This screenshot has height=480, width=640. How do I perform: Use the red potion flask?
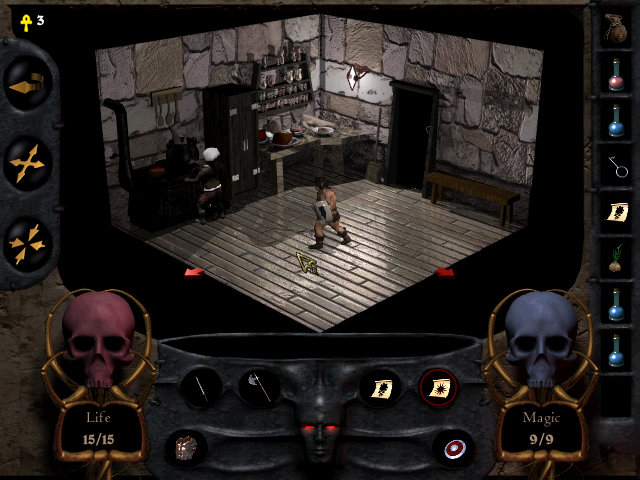pyautogui.click(x=616, y=73)
